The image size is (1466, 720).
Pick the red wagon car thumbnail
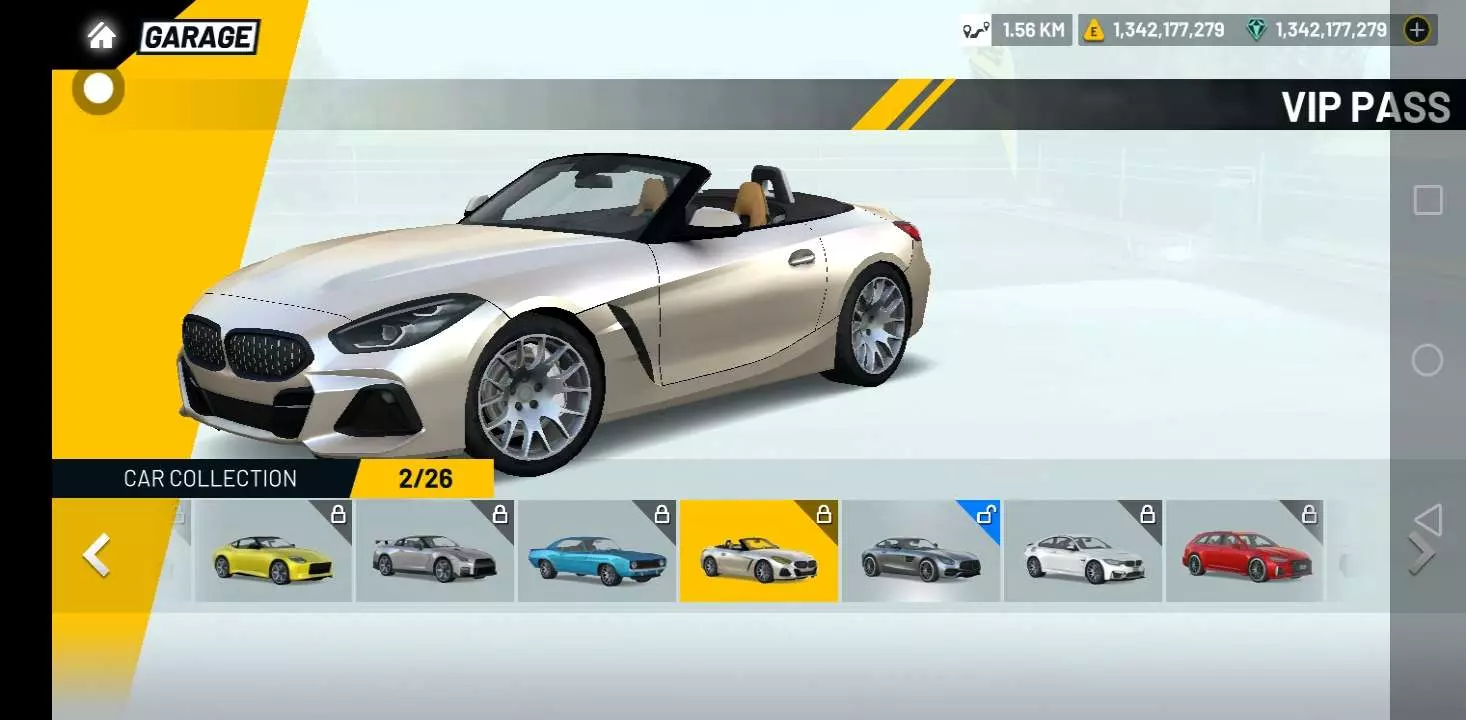[x=1245, y=552]
